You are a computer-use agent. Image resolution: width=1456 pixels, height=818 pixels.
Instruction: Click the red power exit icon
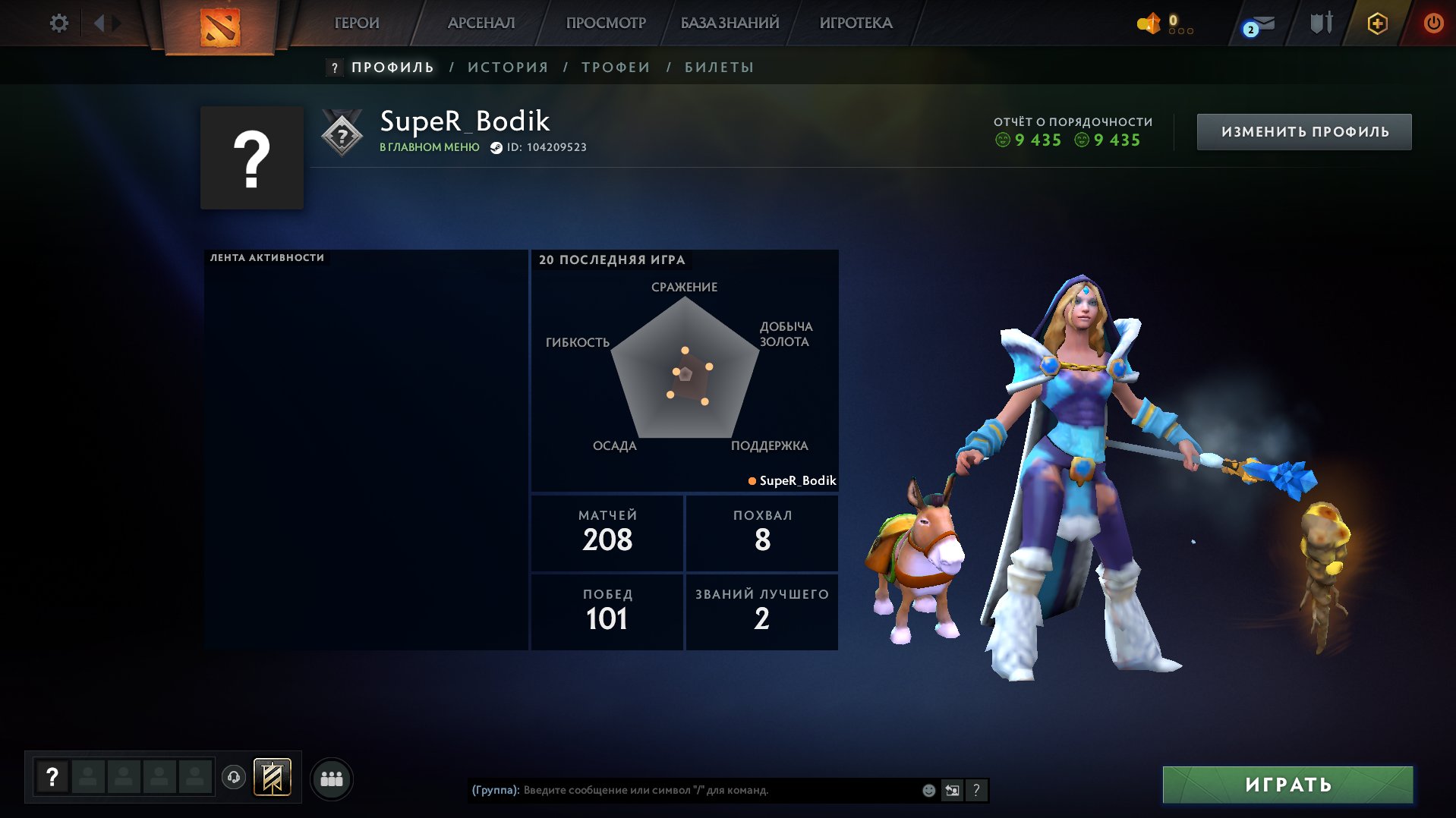point(1433,23)
